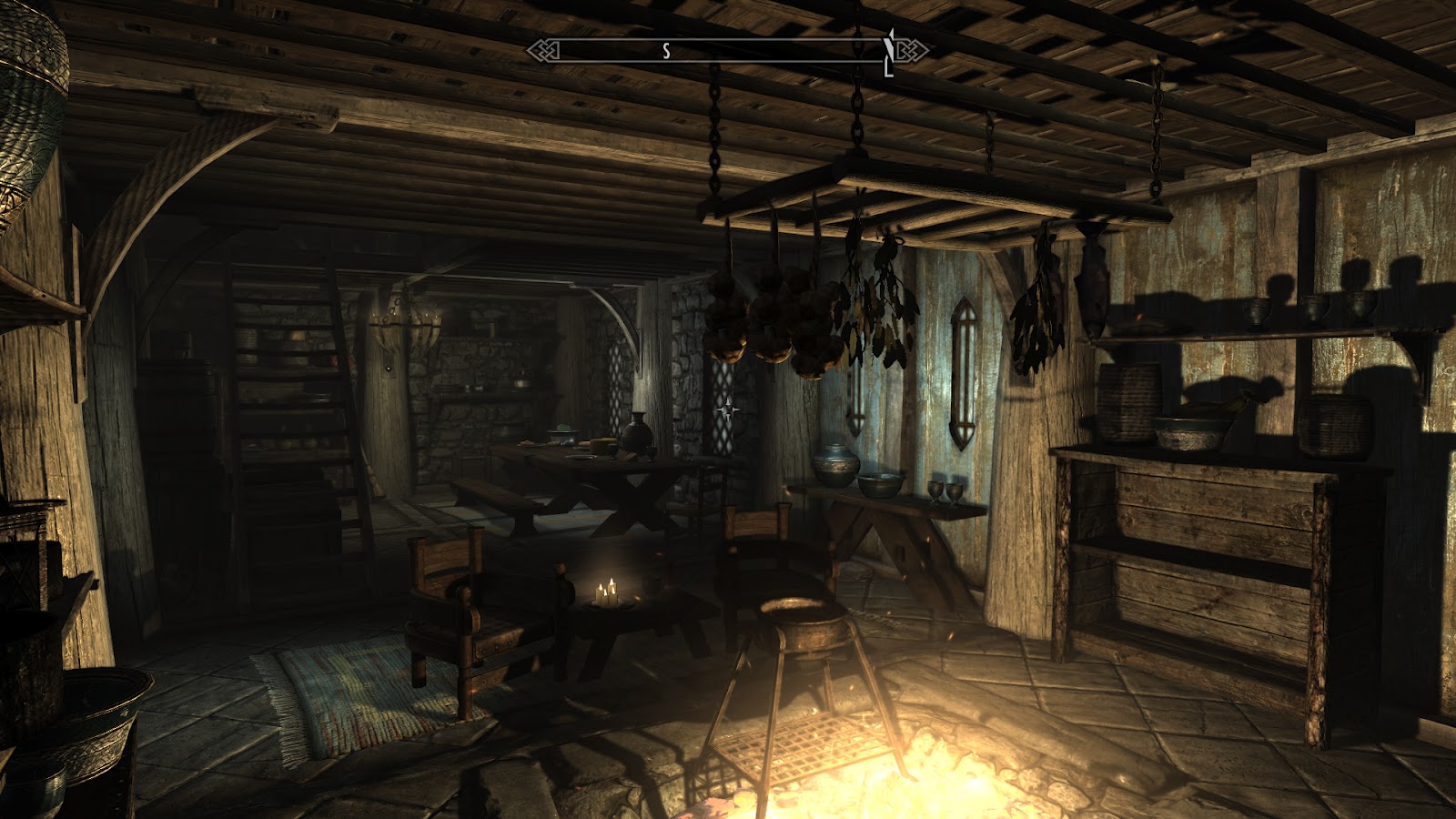The image size is (1456, 819).
Task: Select the cooking pot over the fire
Action: 801,628
